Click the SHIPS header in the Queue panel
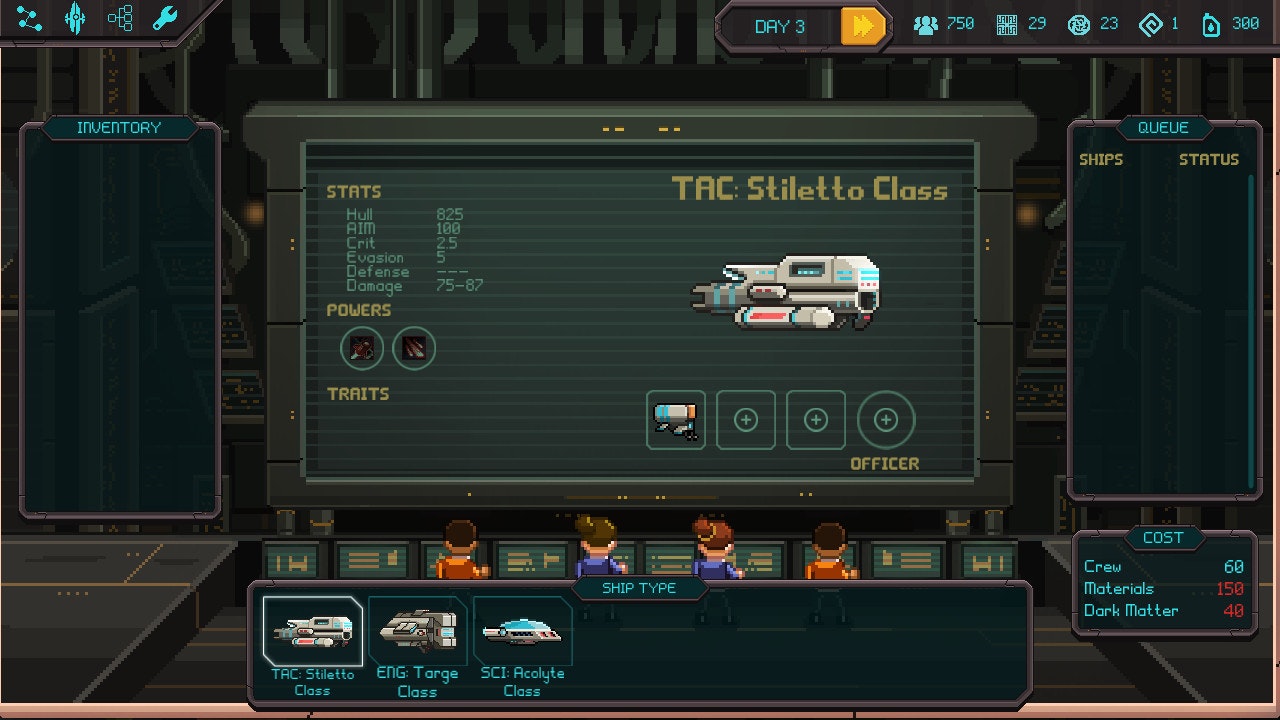The height and width of the screenshot is (720, 1280). [1102, 158]
